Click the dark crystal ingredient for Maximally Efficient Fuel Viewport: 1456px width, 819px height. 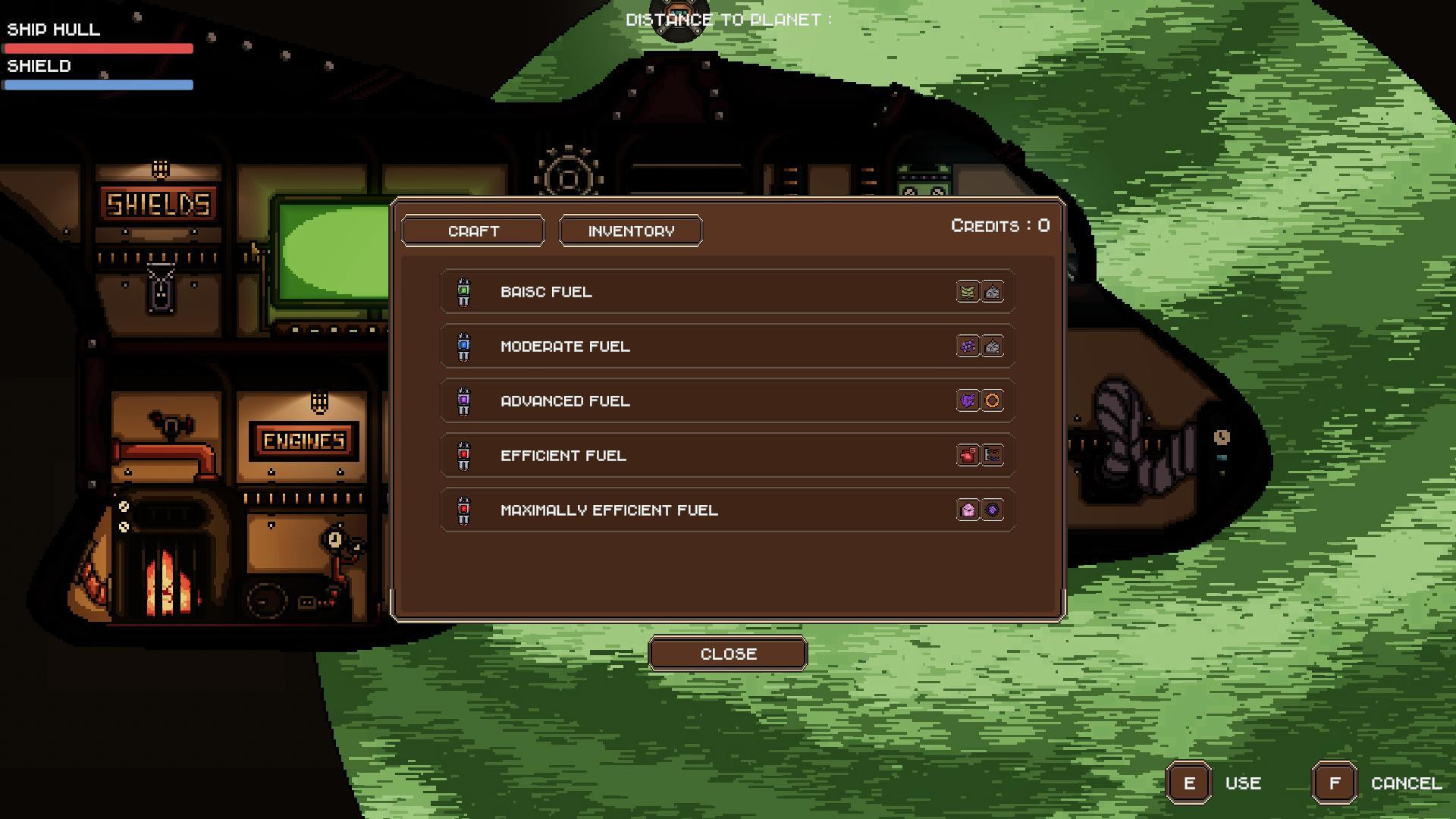coord(992,510)
